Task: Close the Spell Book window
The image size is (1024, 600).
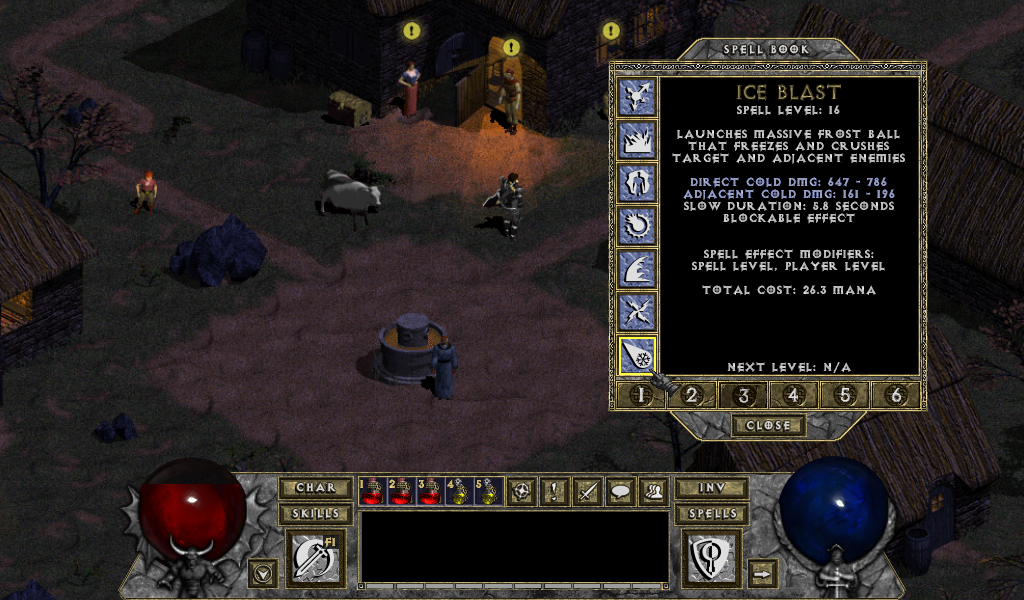Action: [x=767, y=425]
